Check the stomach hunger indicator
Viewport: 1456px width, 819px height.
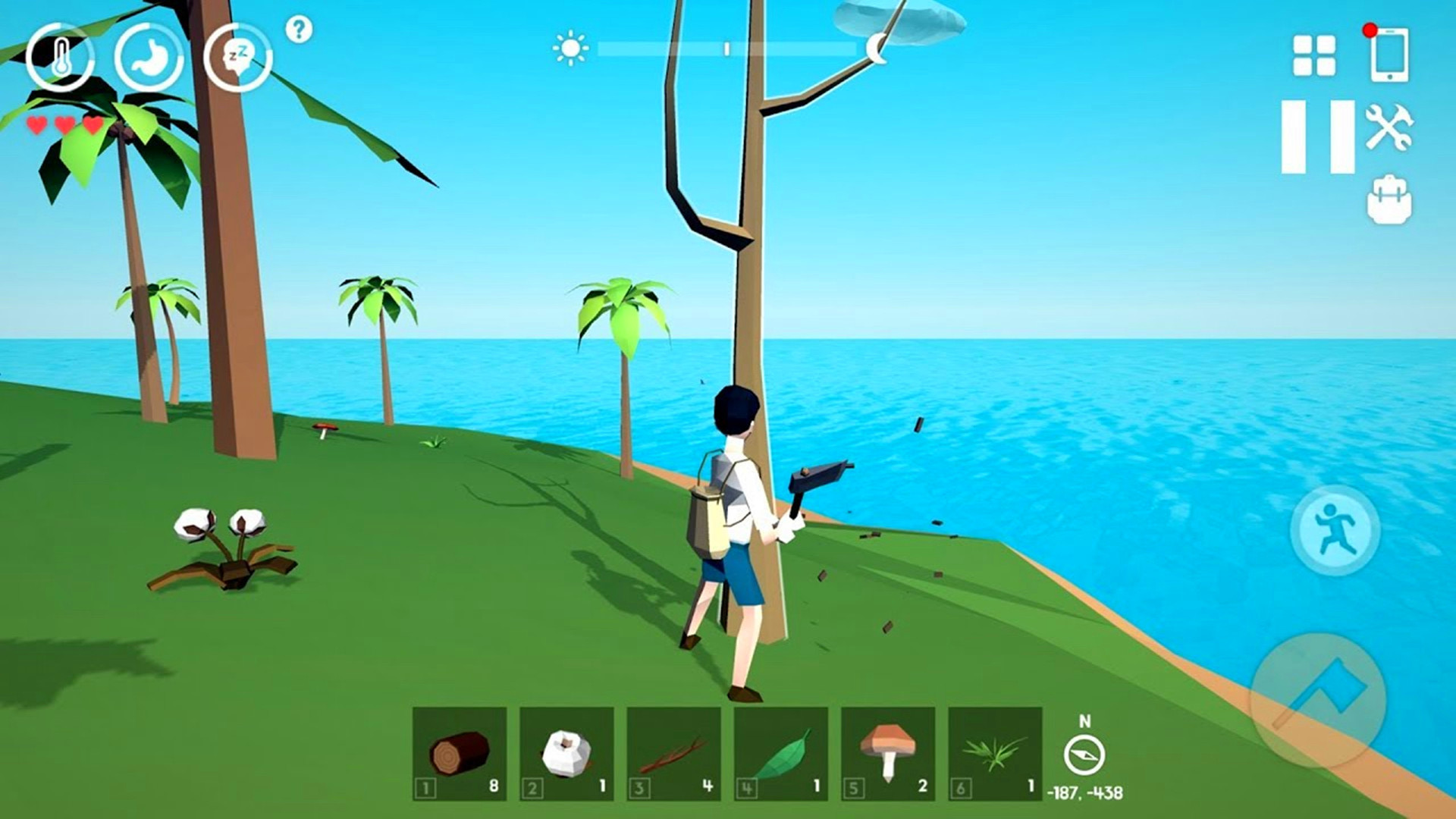149,58
